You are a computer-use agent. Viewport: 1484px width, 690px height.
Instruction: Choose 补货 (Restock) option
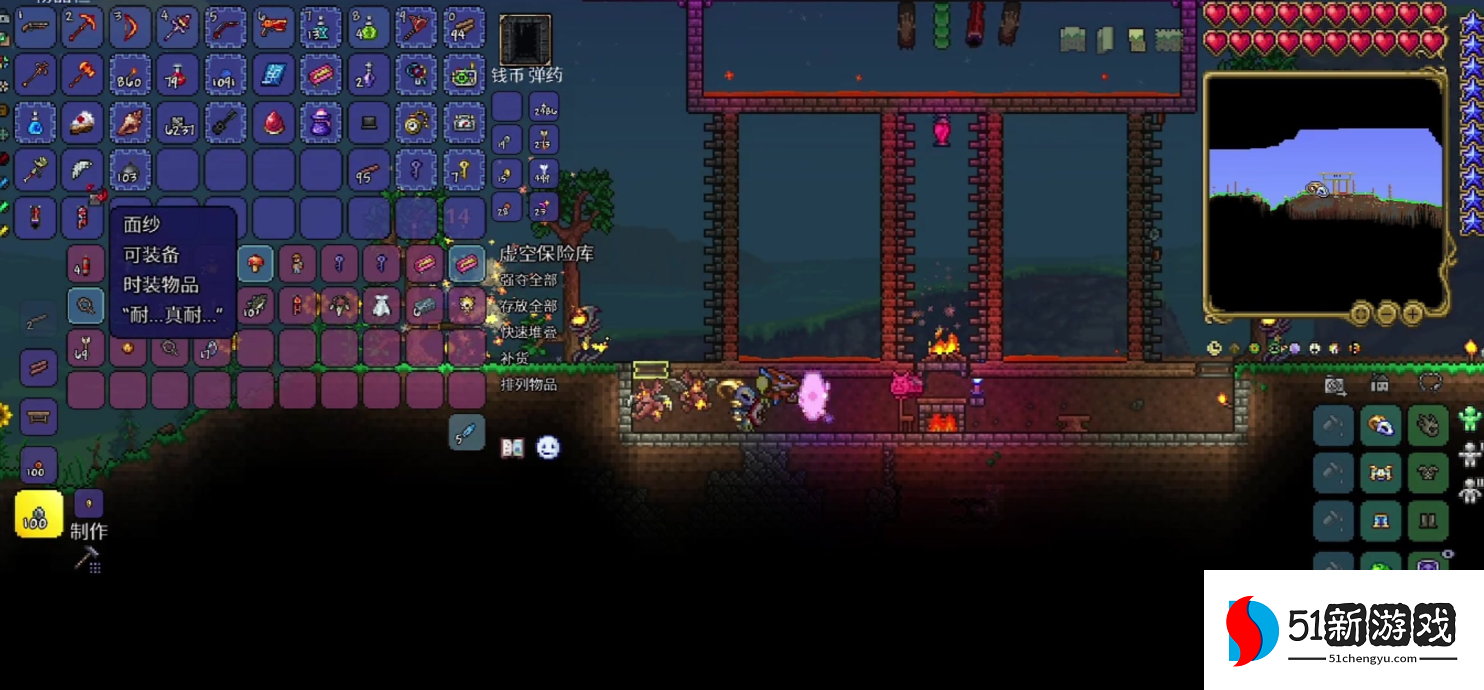click(514, 358)
